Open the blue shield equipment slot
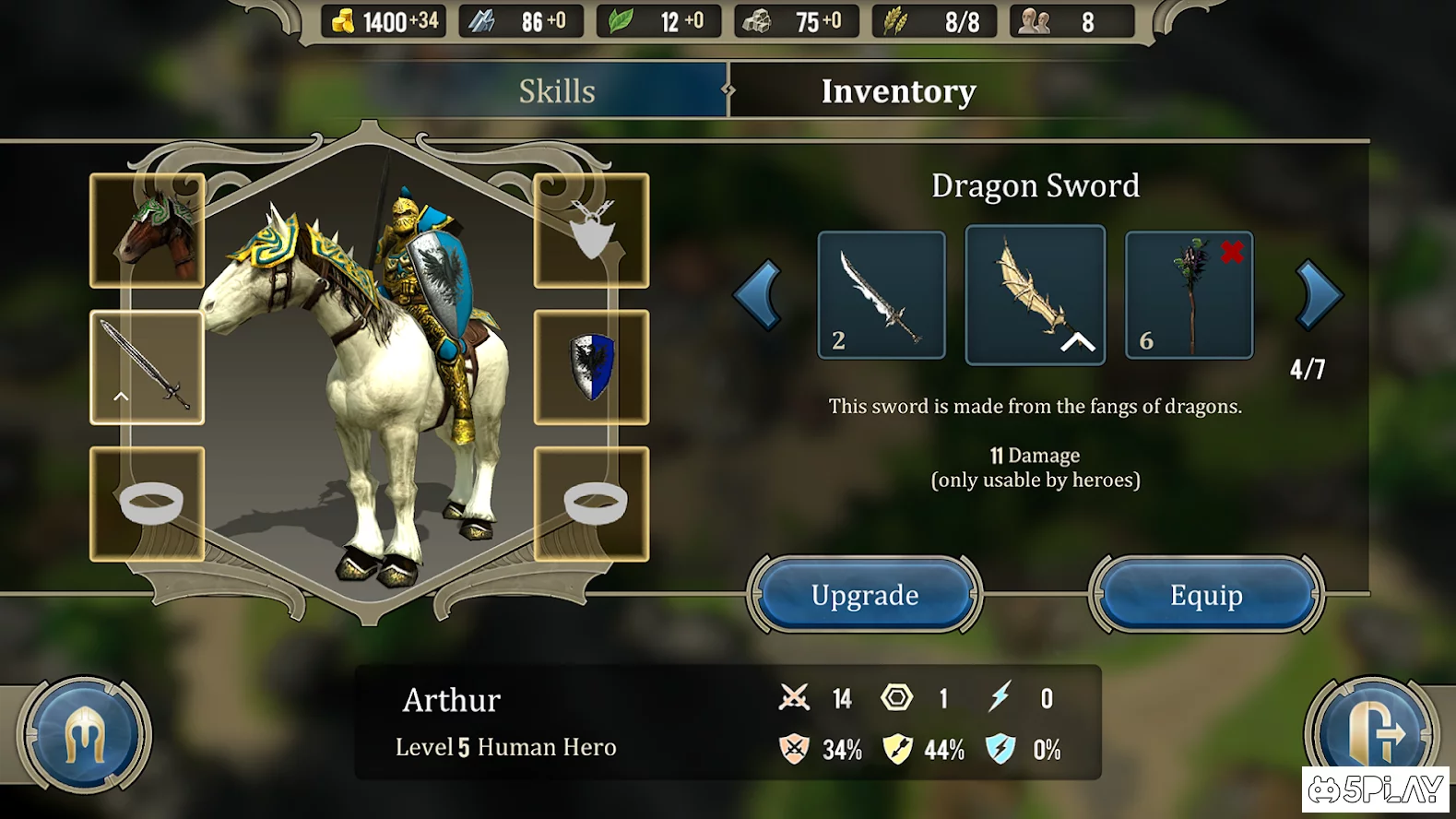Viewport: 1456px width, 819px height. [x=591, y=367]
